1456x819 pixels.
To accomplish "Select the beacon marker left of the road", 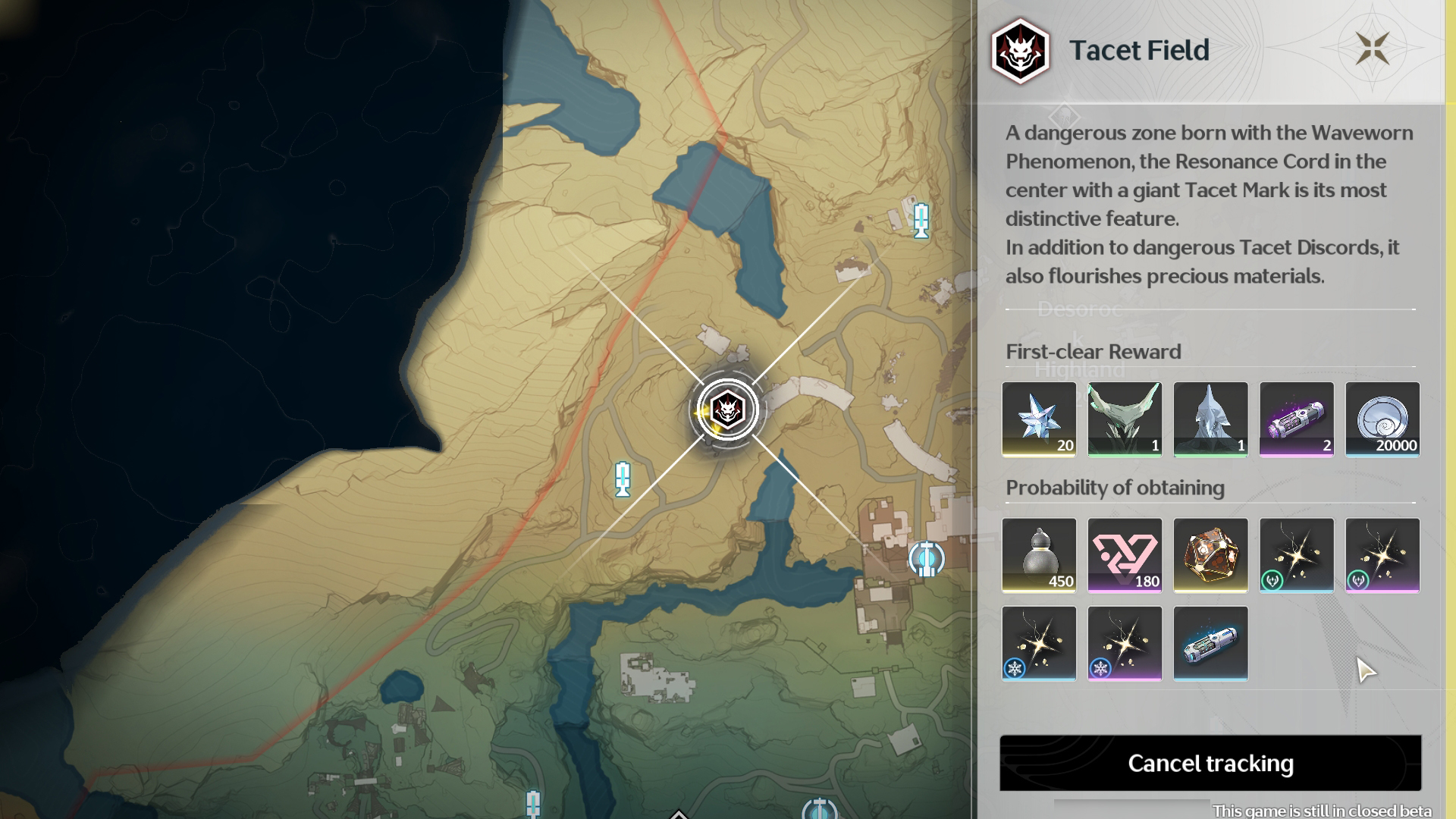I will [623, 479].
